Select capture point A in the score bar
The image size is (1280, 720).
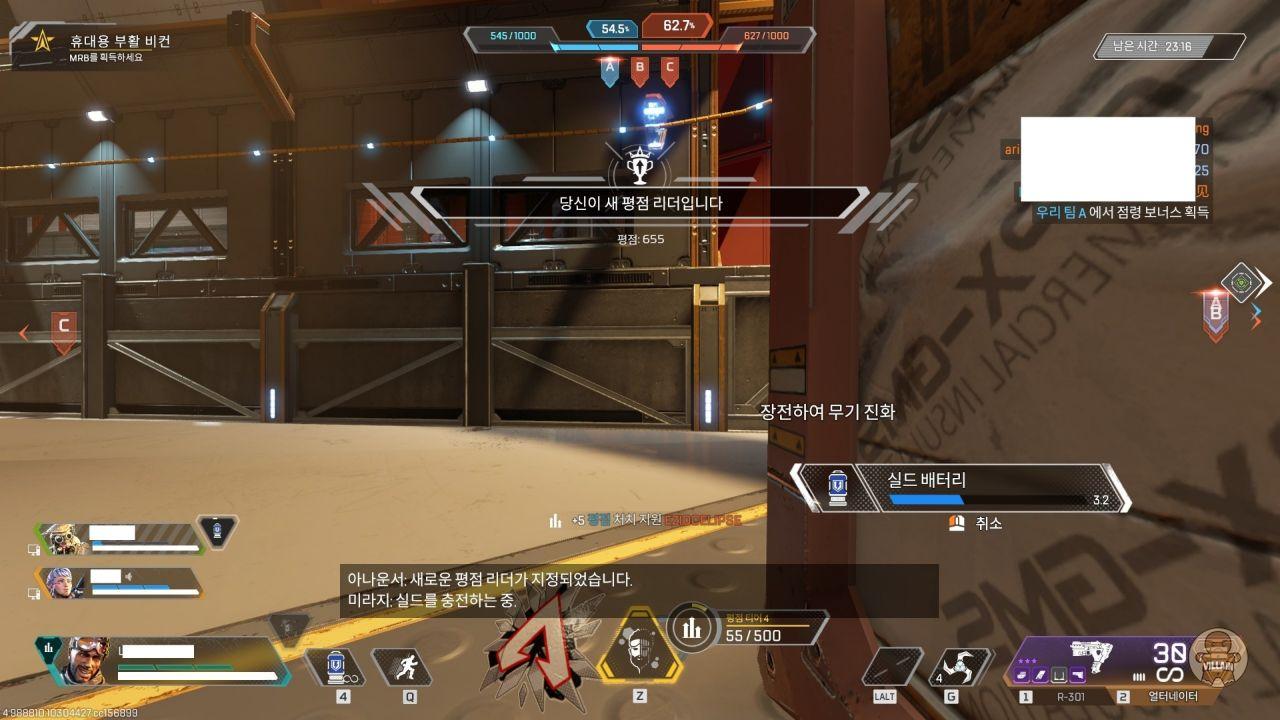(x=609, y=69)
